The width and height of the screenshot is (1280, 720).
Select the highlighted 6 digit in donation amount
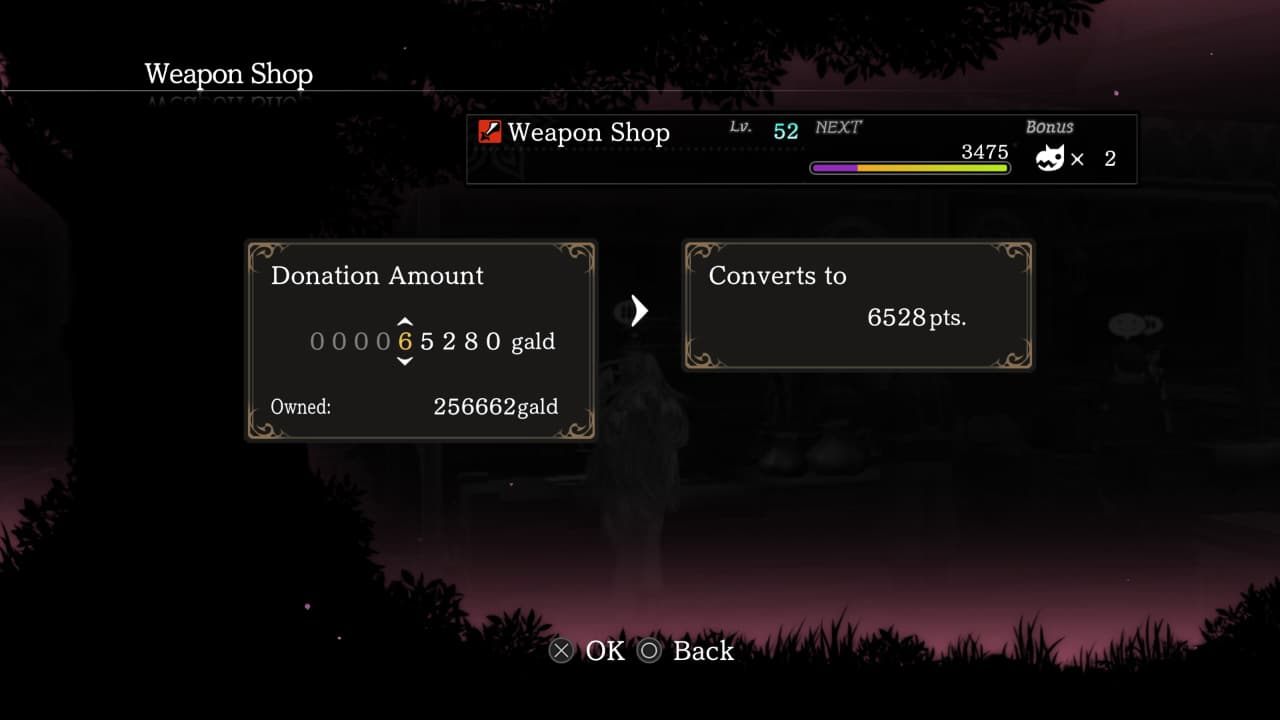click(x=405, y=342)
